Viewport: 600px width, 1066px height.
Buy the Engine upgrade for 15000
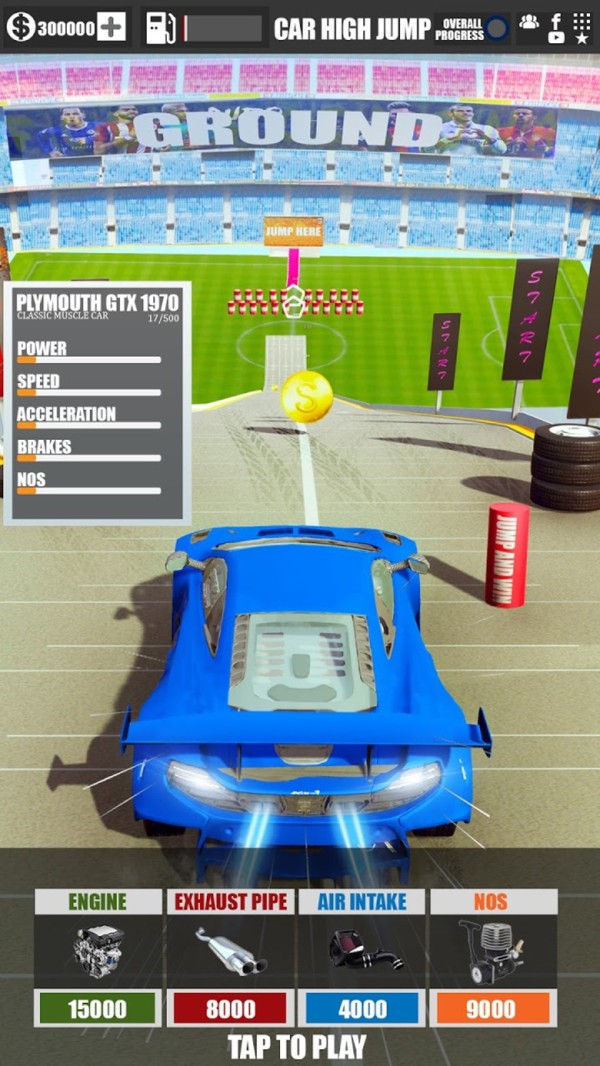tap(98, 1008)
